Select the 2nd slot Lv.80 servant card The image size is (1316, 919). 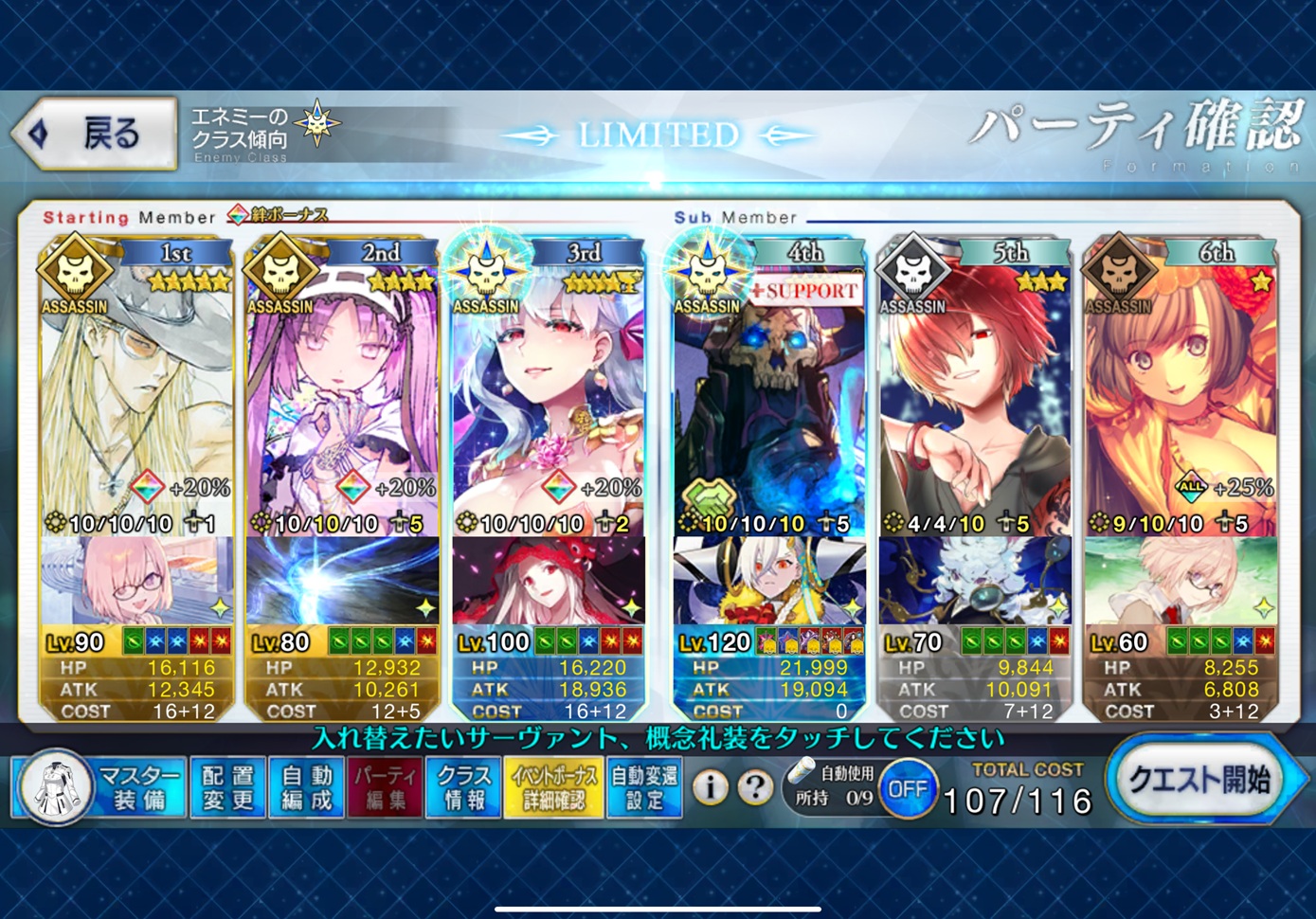tap(342, 398)
